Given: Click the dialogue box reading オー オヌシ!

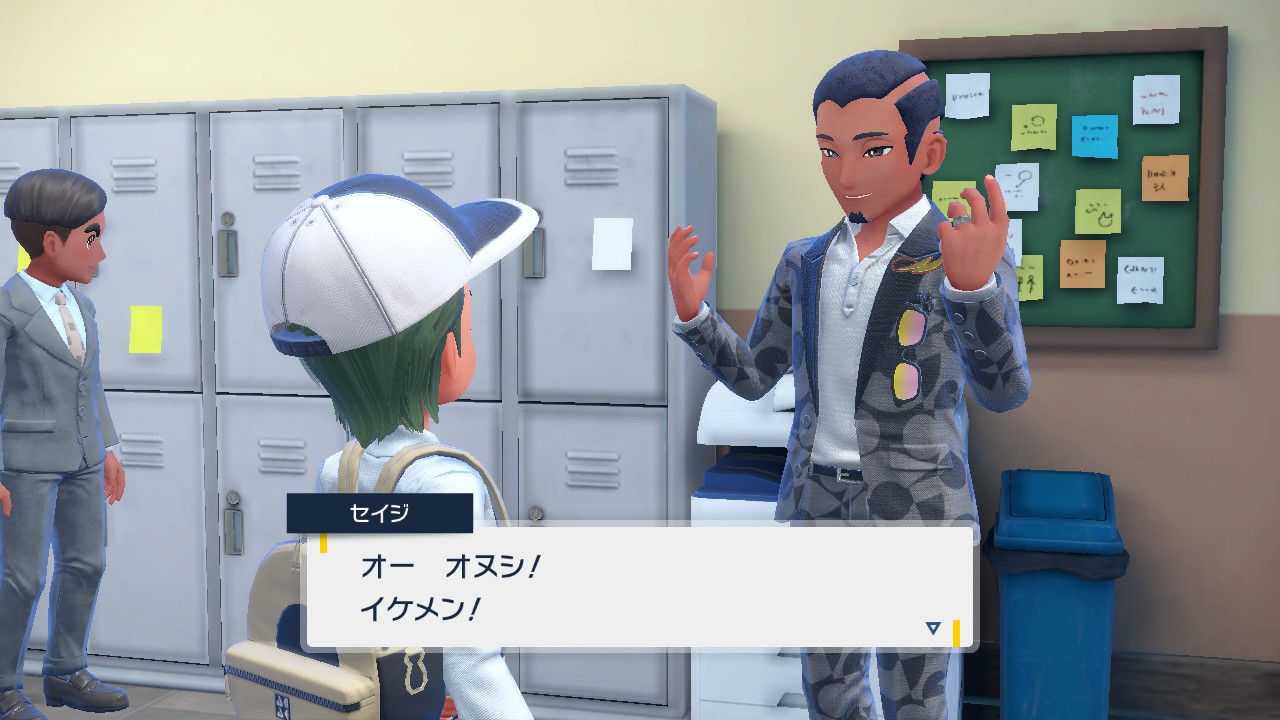Looking at the screenshot, I should [640, 587].
